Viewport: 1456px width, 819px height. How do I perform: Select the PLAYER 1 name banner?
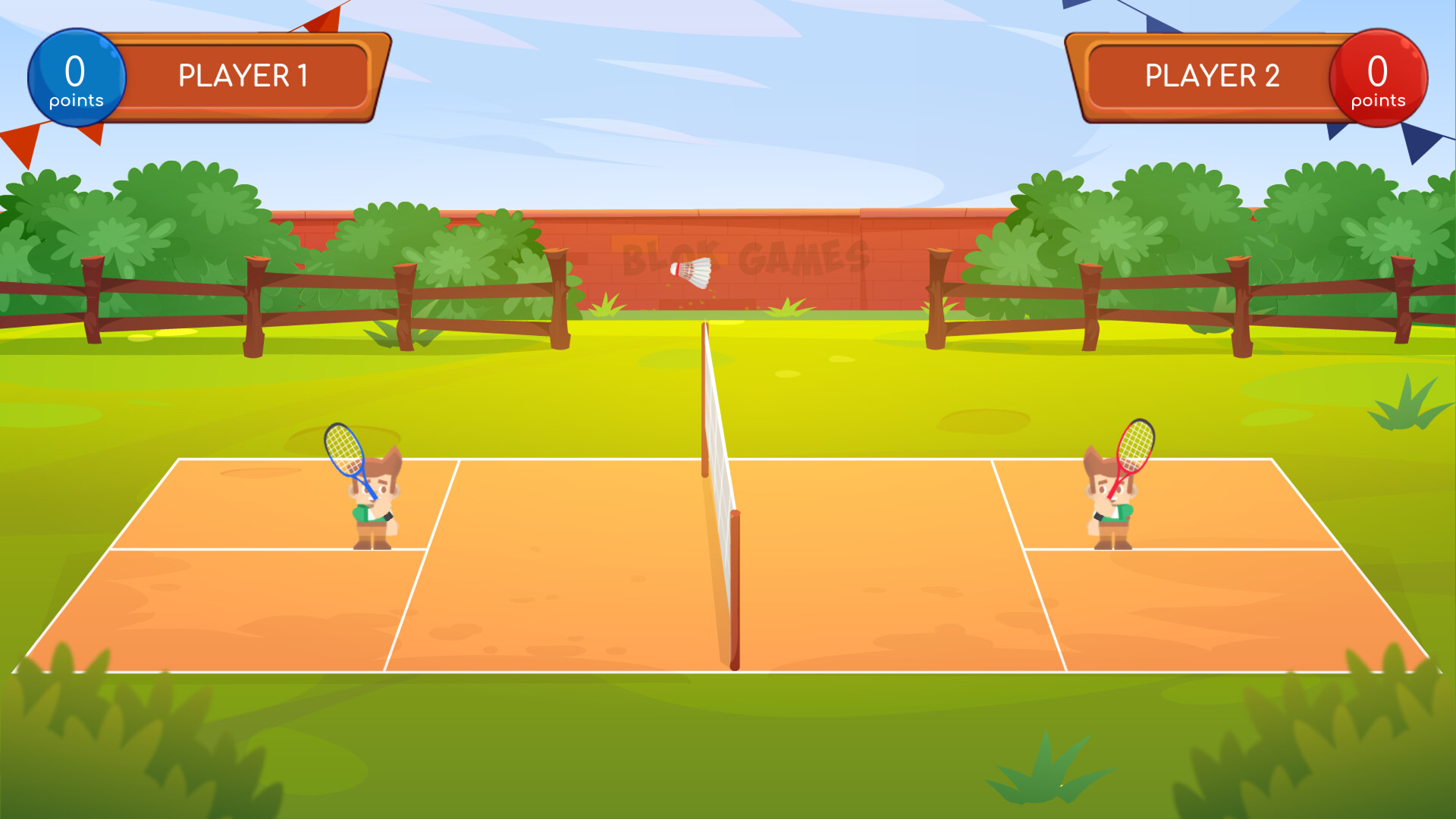(x=243, y=76)
